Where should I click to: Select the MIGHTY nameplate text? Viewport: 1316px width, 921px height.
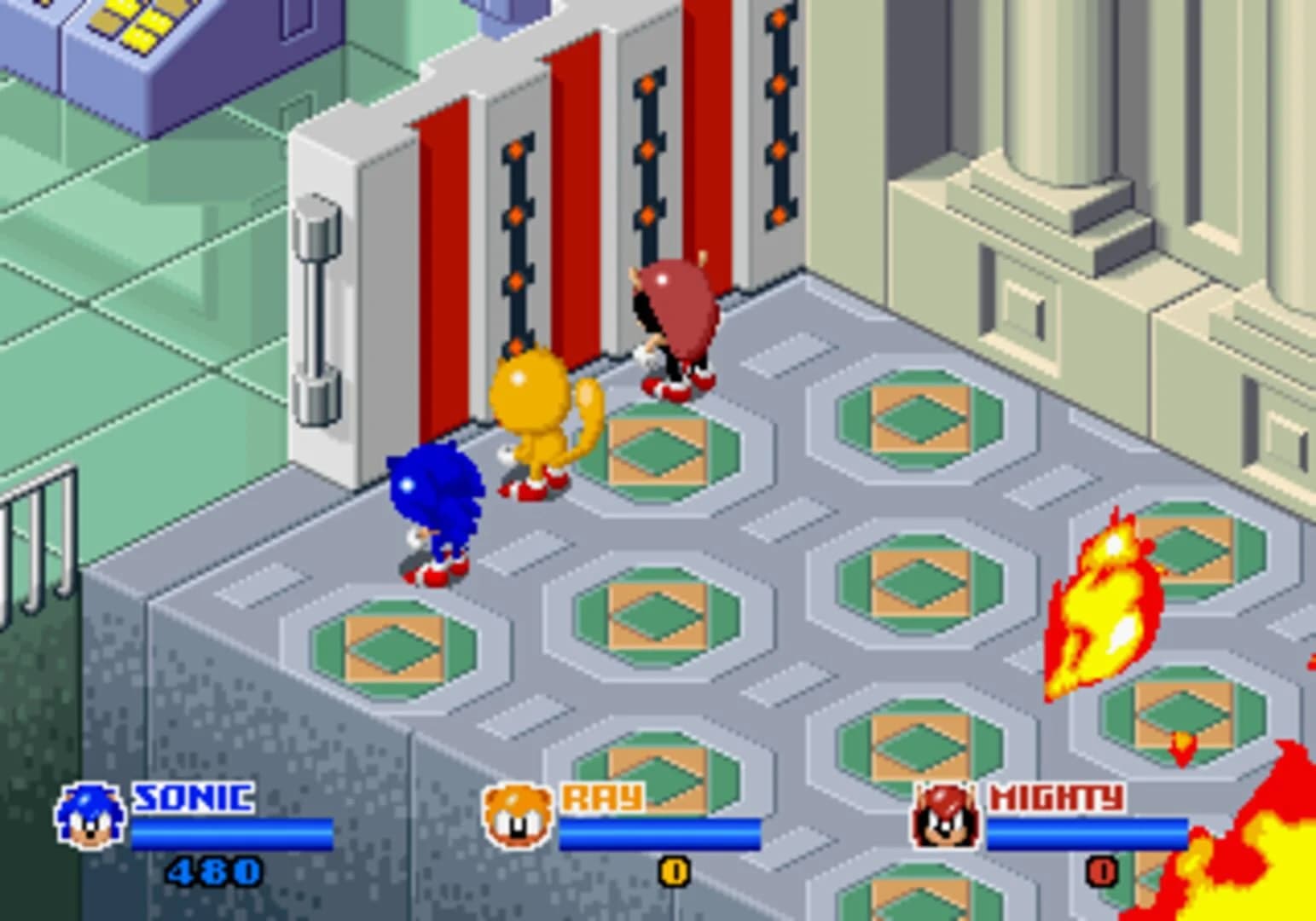1056,797
